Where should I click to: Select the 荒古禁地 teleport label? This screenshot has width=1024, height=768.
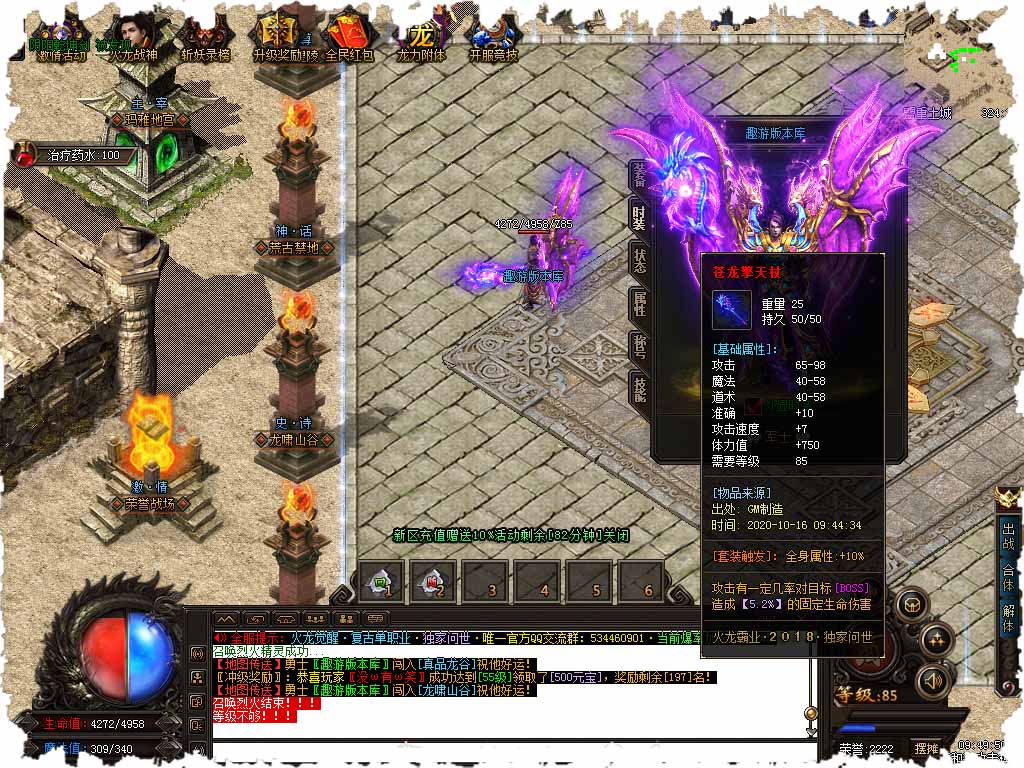pyautogui.click(x=293, y=248)
